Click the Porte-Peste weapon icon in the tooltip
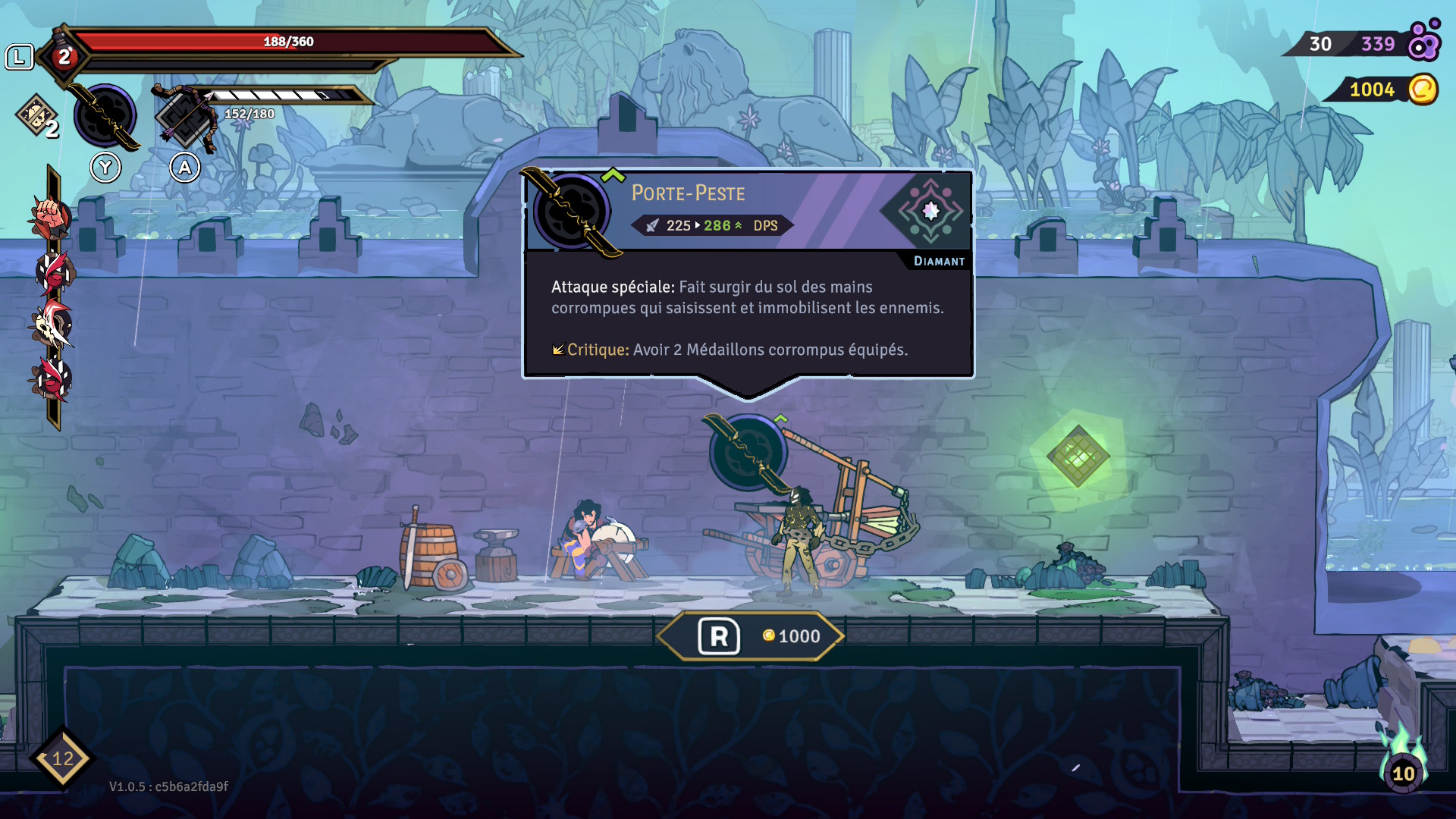 tap(572, 212)
